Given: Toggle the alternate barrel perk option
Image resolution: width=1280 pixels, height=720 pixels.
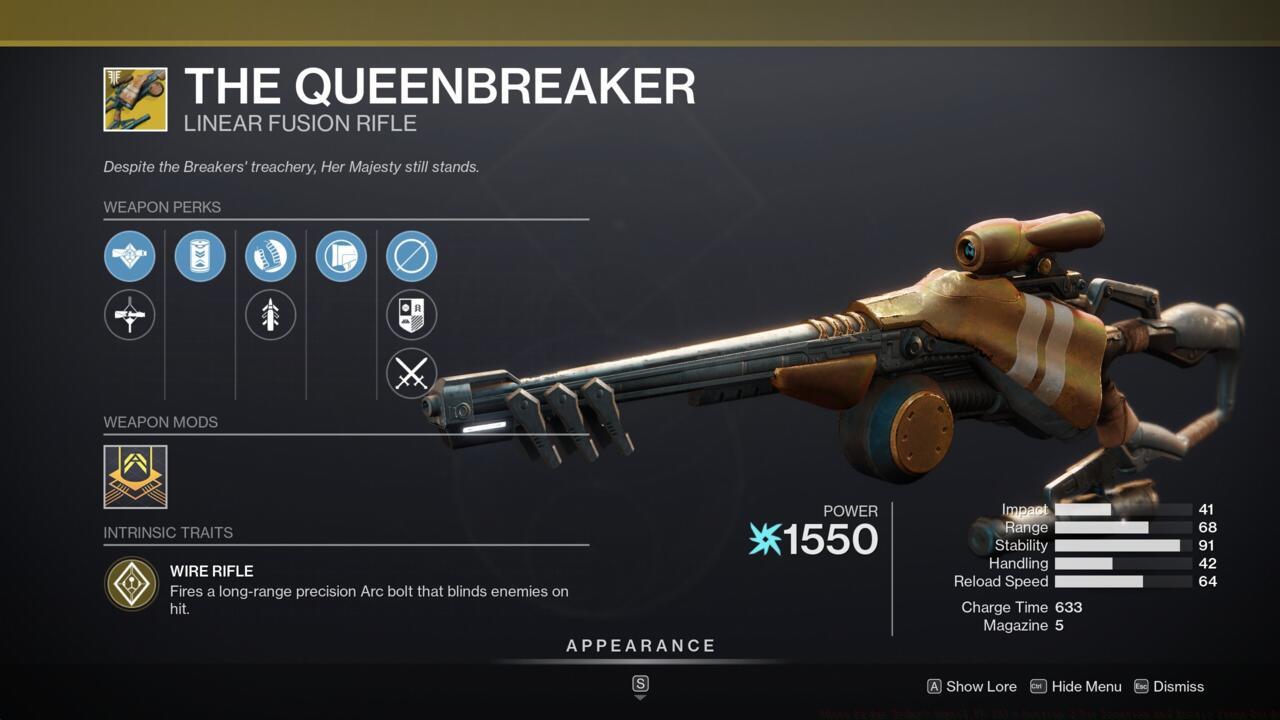Looking at the screenshot, I should tap(129, 315).
